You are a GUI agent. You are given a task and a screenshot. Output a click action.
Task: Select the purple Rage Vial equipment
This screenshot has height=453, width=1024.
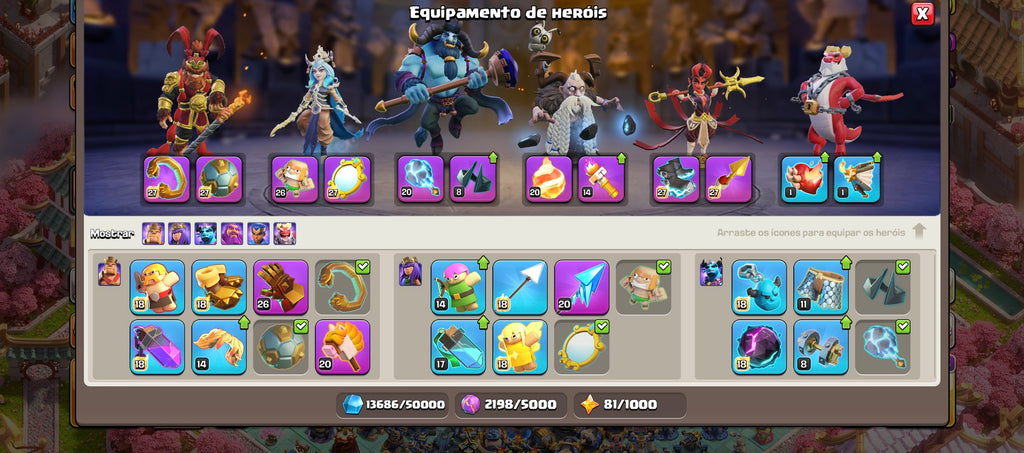click(157, 347)
